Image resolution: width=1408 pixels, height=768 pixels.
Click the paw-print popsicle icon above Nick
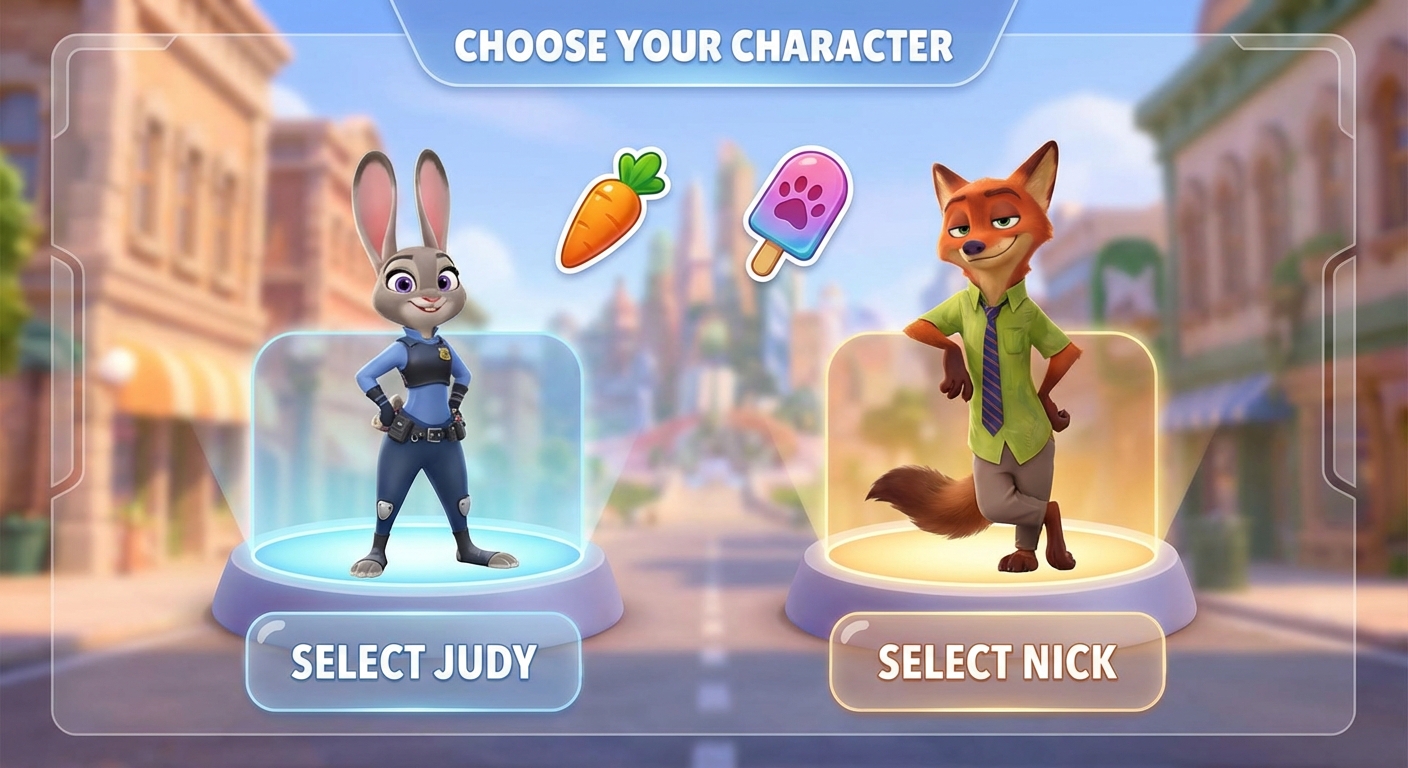click(x=795, y=205)
